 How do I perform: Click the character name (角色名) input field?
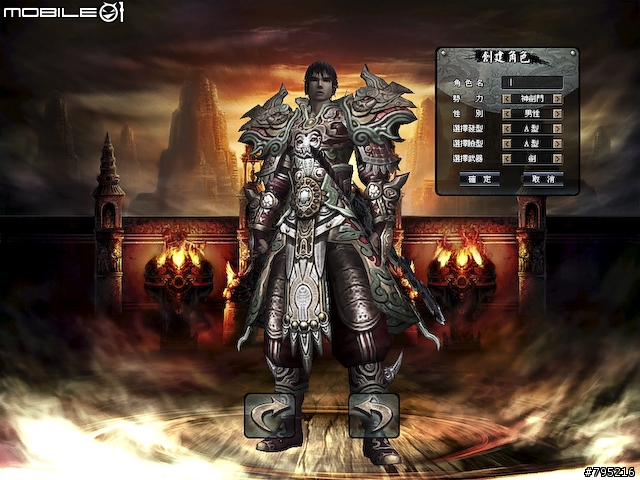[531, 83]
